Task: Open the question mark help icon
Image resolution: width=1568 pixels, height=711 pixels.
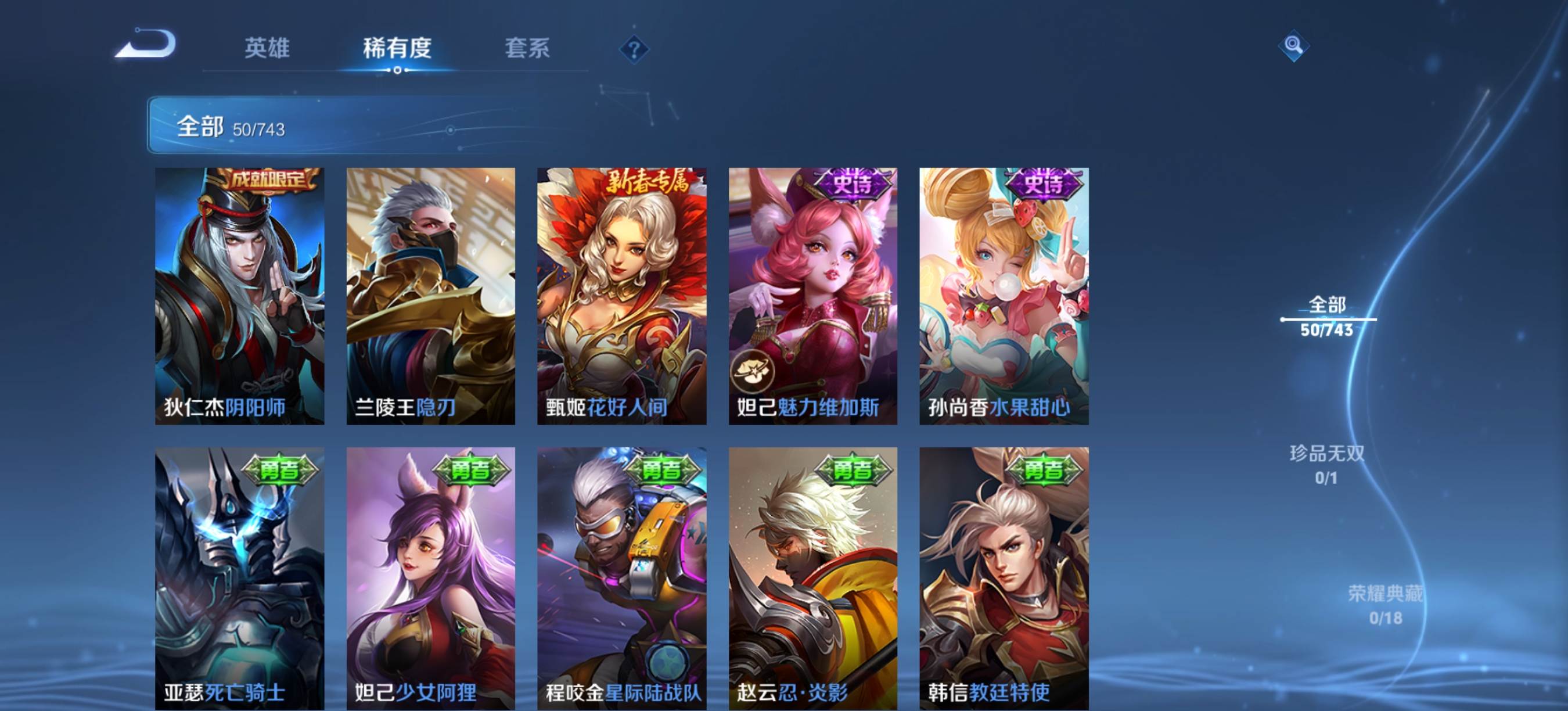Action: 634,49
